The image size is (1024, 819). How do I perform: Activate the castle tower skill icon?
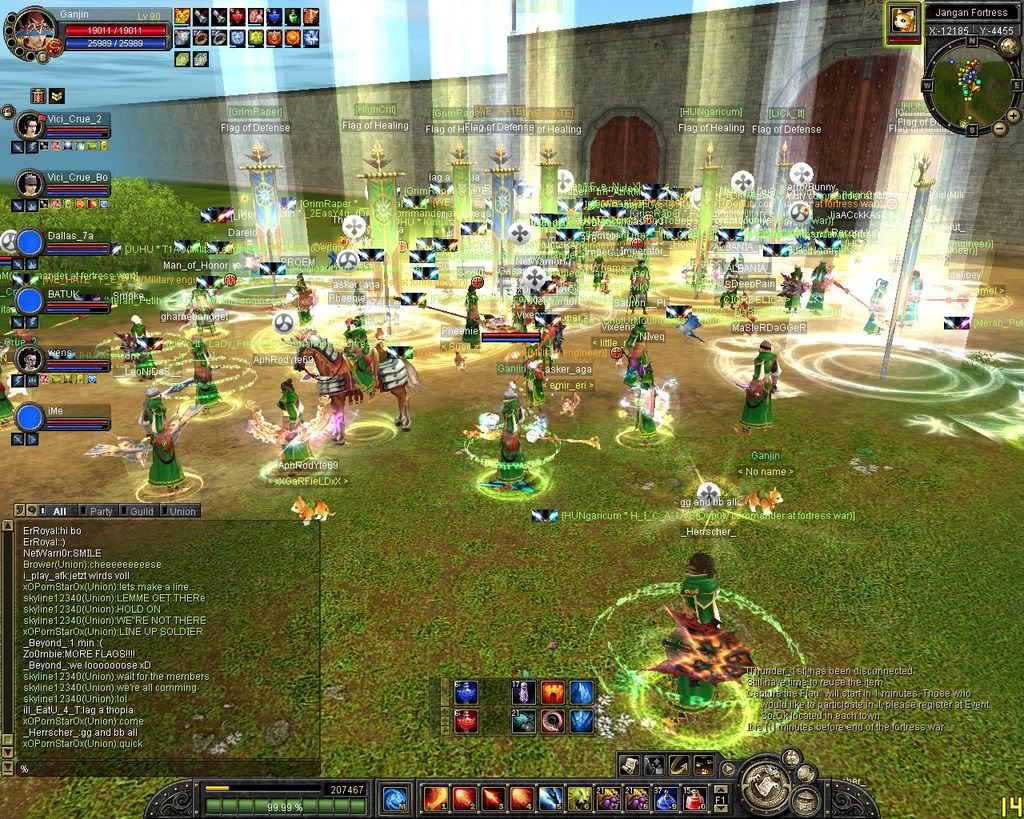point(805,799)
